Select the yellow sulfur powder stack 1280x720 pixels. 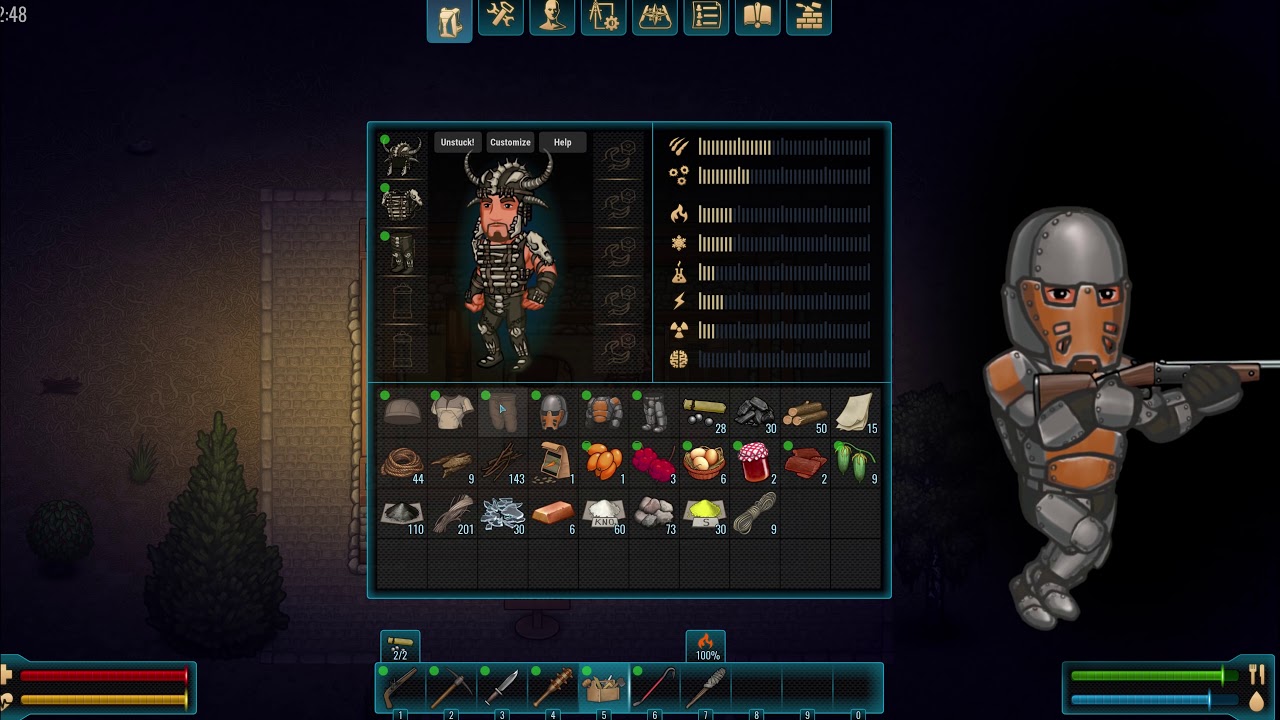point(704,514)
